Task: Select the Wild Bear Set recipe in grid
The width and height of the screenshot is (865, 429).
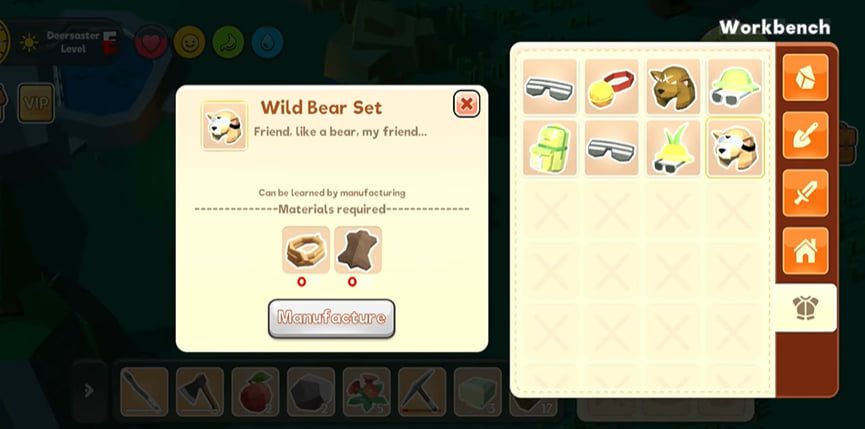Action: 734,148
